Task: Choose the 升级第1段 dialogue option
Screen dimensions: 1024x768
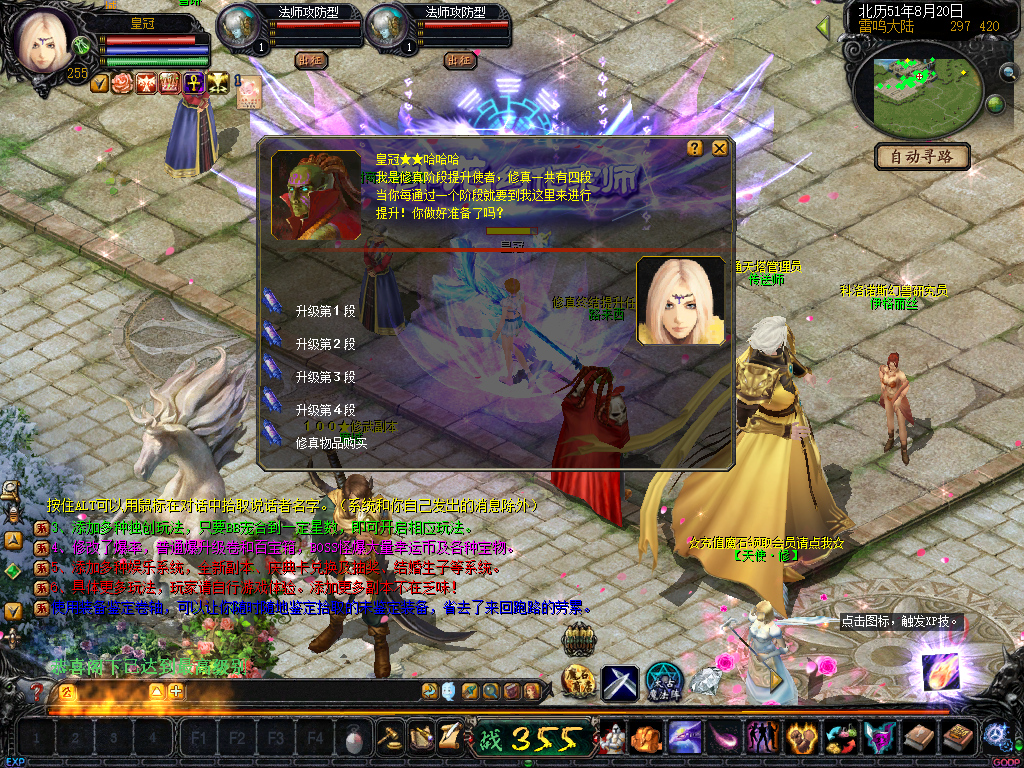Action: pos(325,311)
